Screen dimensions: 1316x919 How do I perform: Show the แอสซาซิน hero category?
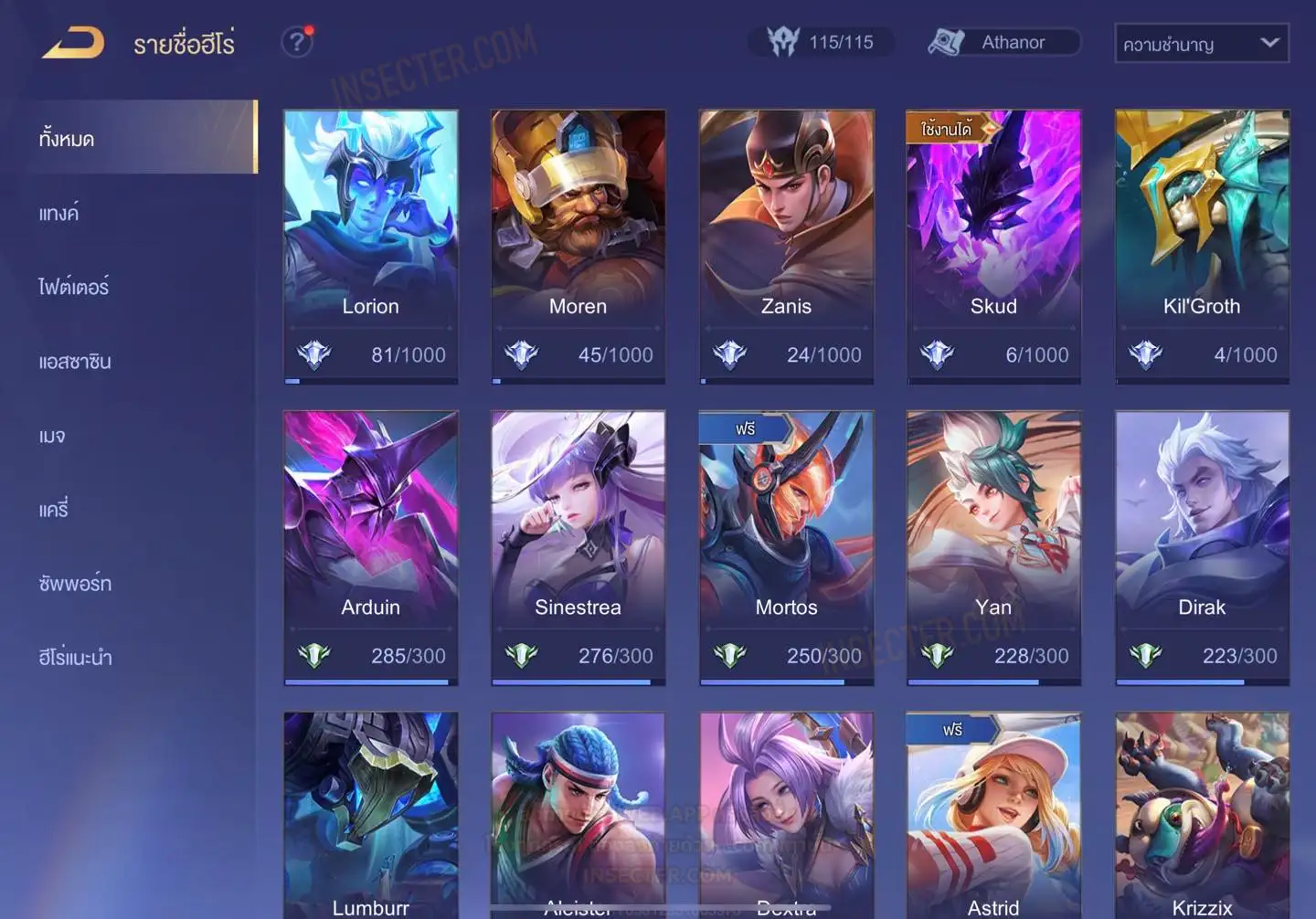tap(75, 361)
